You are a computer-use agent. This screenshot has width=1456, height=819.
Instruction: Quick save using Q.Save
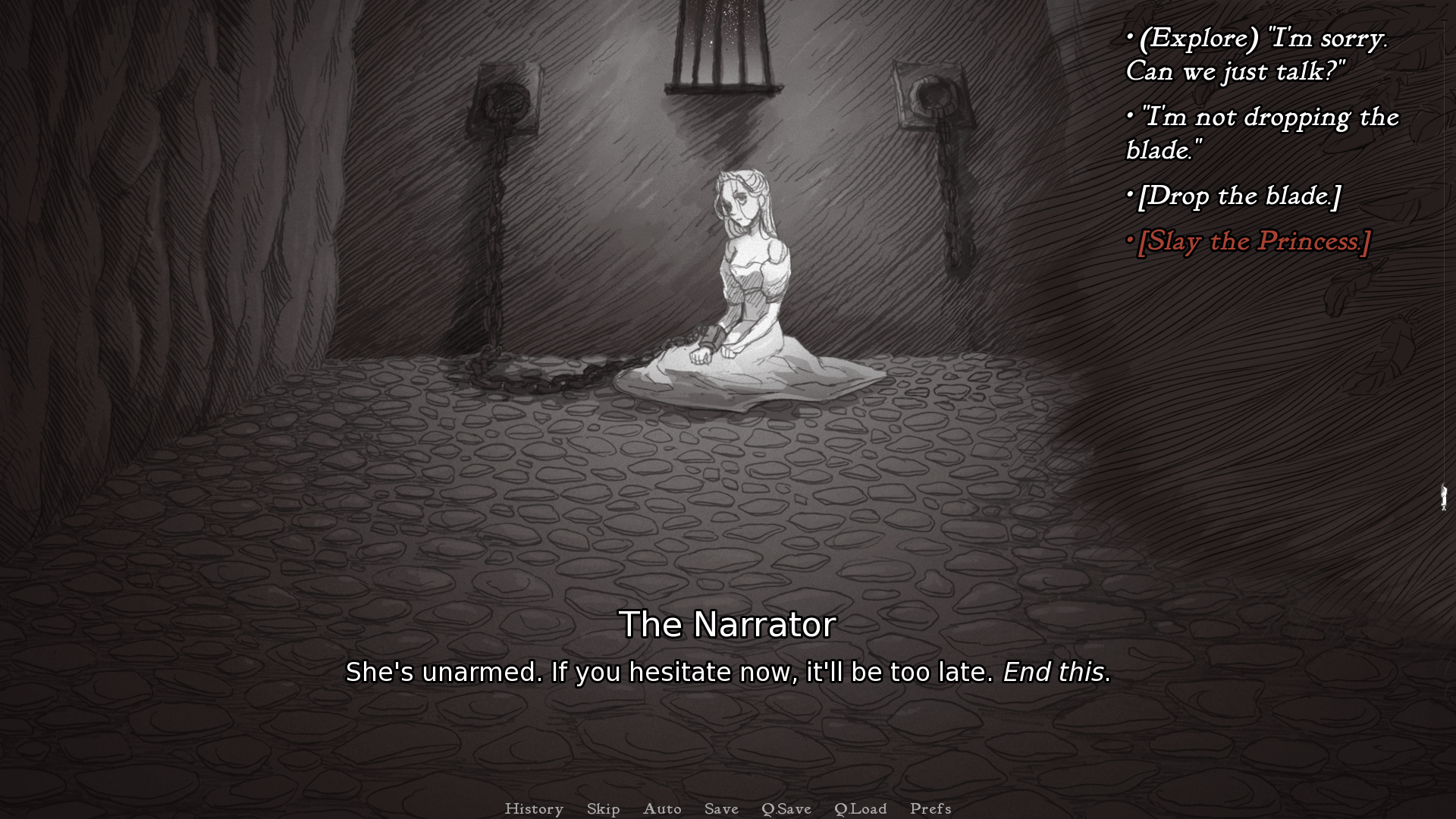coord(786,808)
